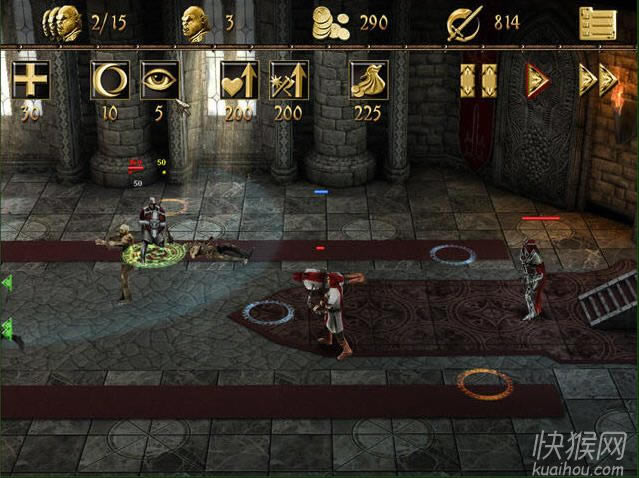Select the cross ability costing 30
Viewport: 639px width, 478px height.
coord(32,80)
